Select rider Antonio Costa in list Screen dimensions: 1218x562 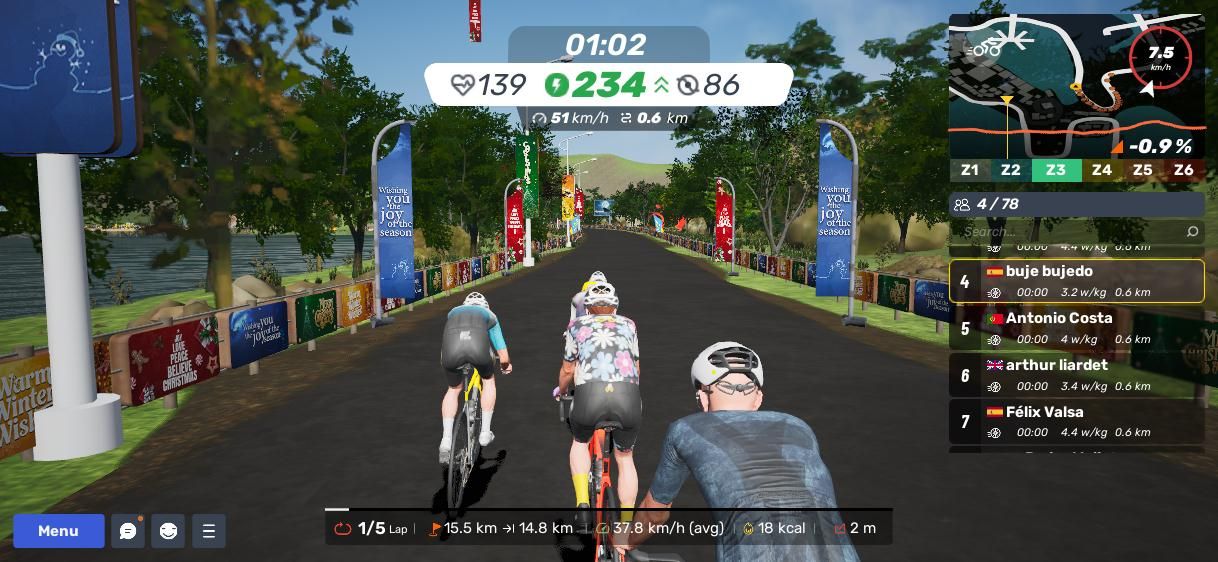[1076, 328]
